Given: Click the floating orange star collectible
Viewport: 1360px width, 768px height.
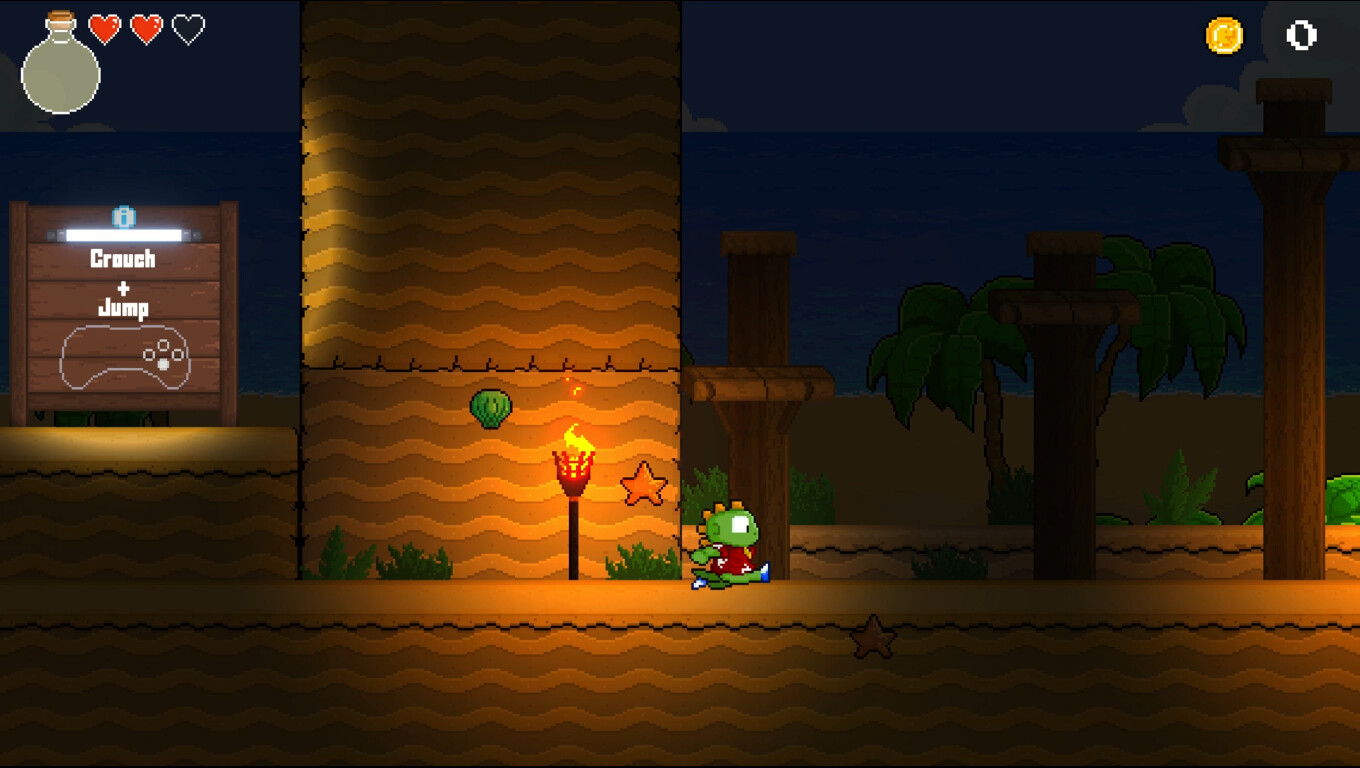Looking at the screenshot, I should [x=645, y=483].
